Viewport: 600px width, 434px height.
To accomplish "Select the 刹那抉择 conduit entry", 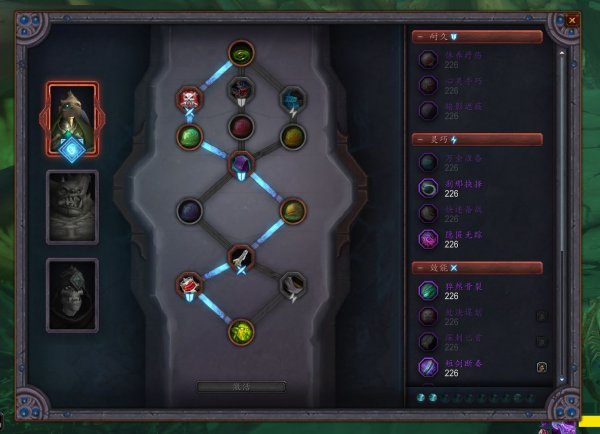I will [x=427, y=188].
